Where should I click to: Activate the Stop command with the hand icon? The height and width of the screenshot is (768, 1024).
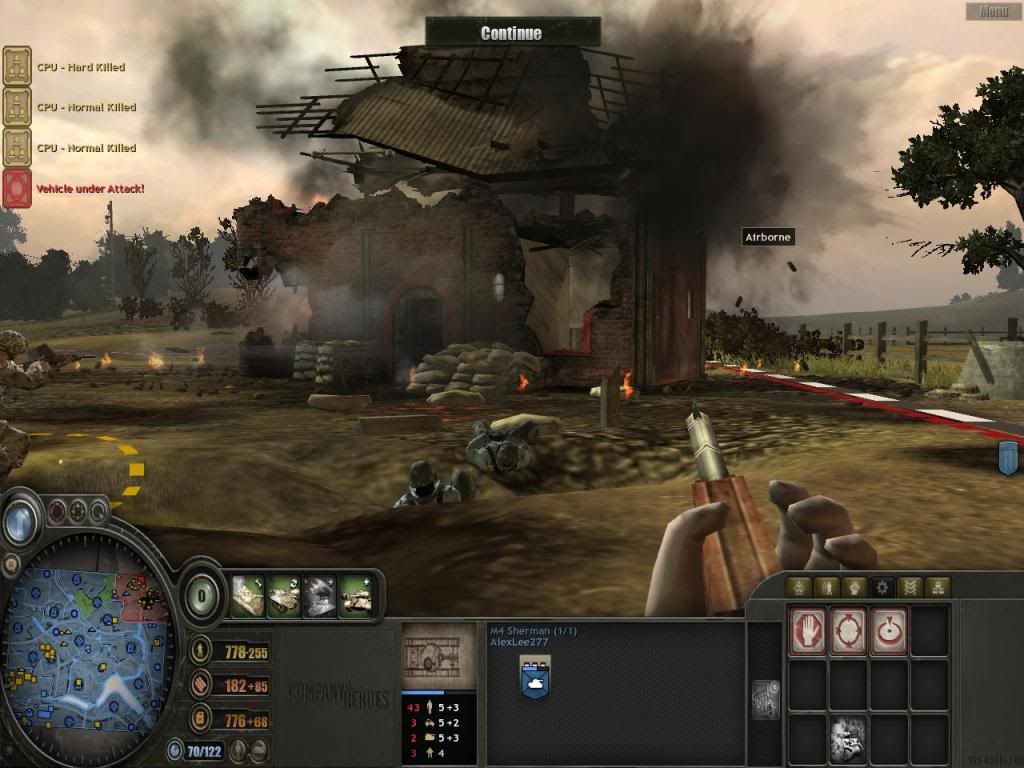(x=808, y=632)
